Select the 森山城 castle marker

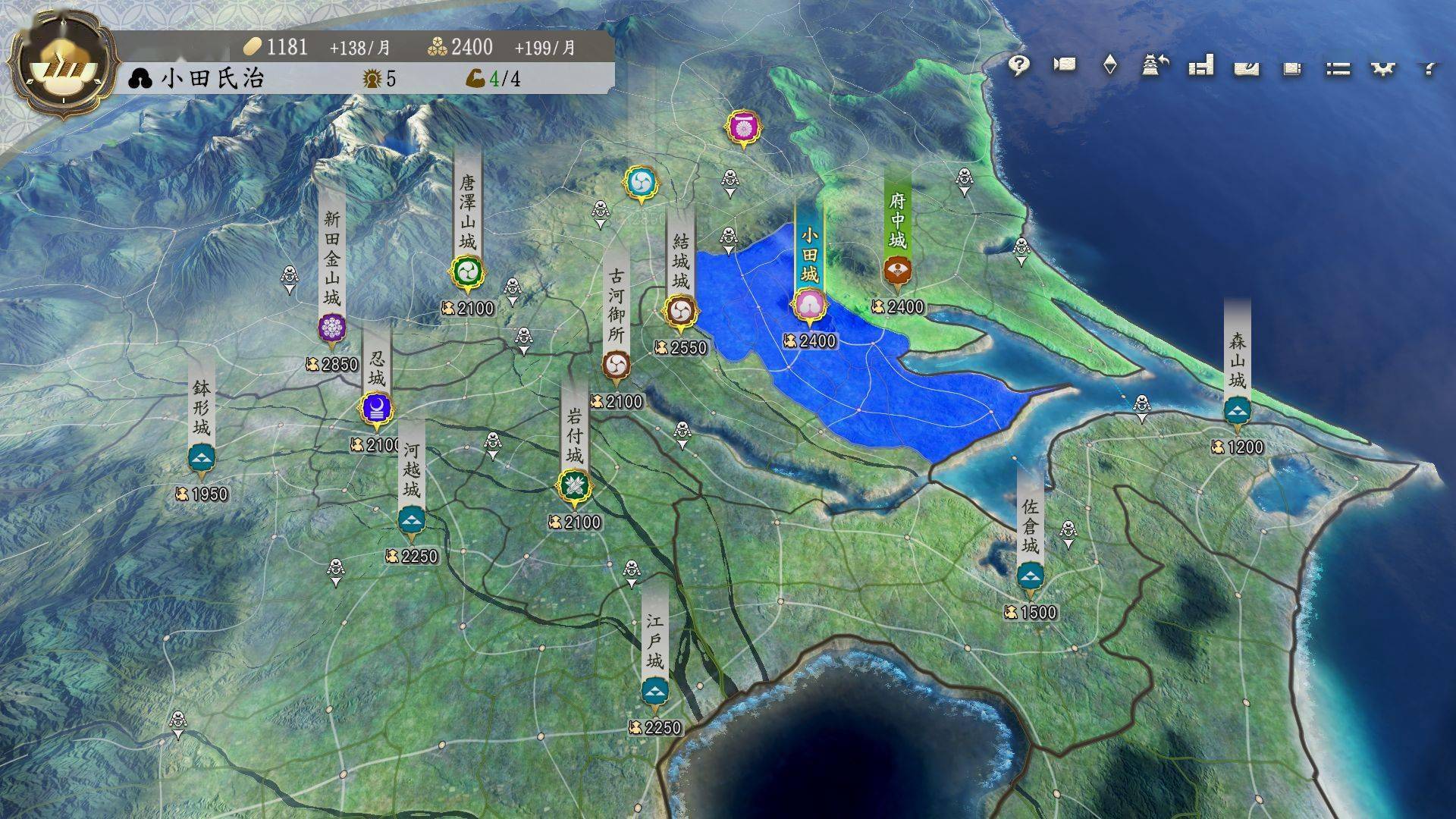(x=1238, y=411)
